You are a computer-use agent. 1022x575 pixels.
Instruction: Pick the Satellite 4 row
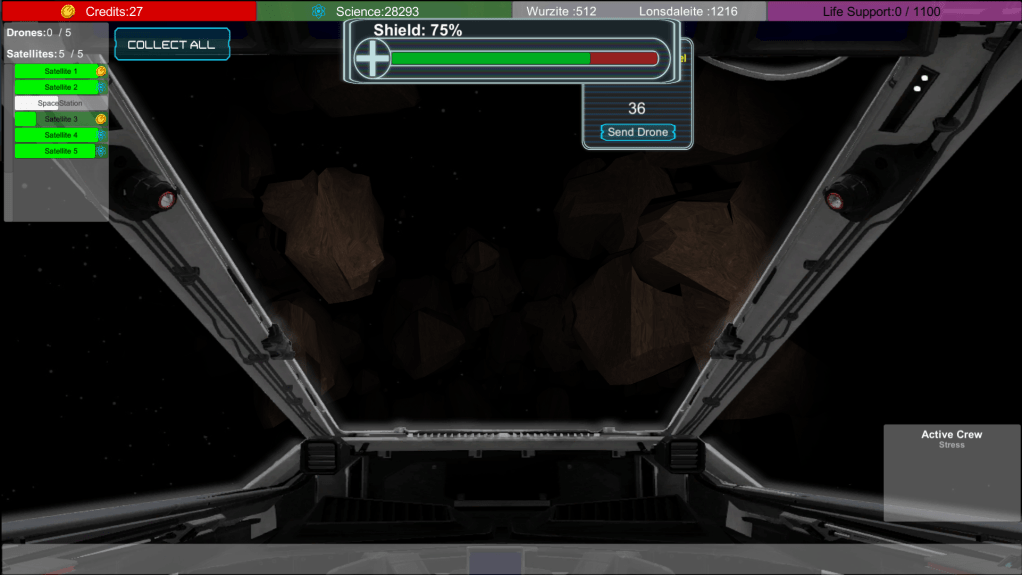click(x=56, y=135)
